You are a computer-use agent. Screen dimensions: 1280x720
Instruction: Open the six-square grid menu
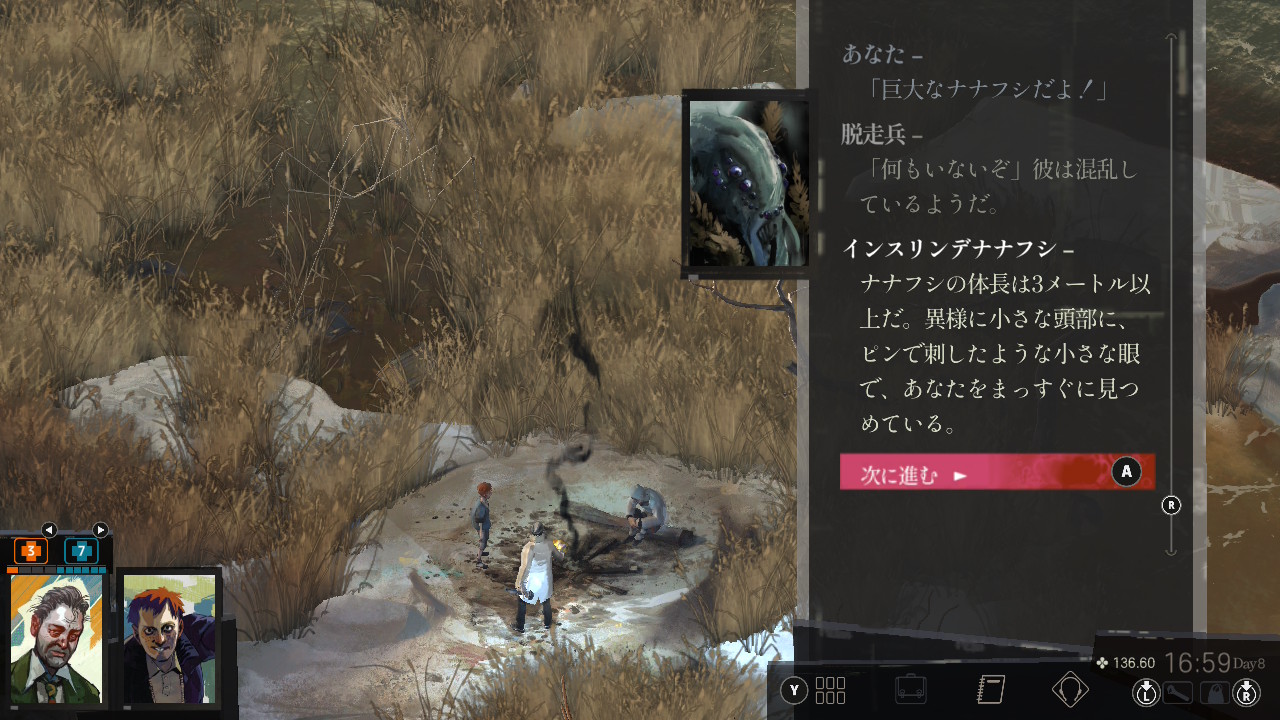pyautogui.click(x=830, y=690)
